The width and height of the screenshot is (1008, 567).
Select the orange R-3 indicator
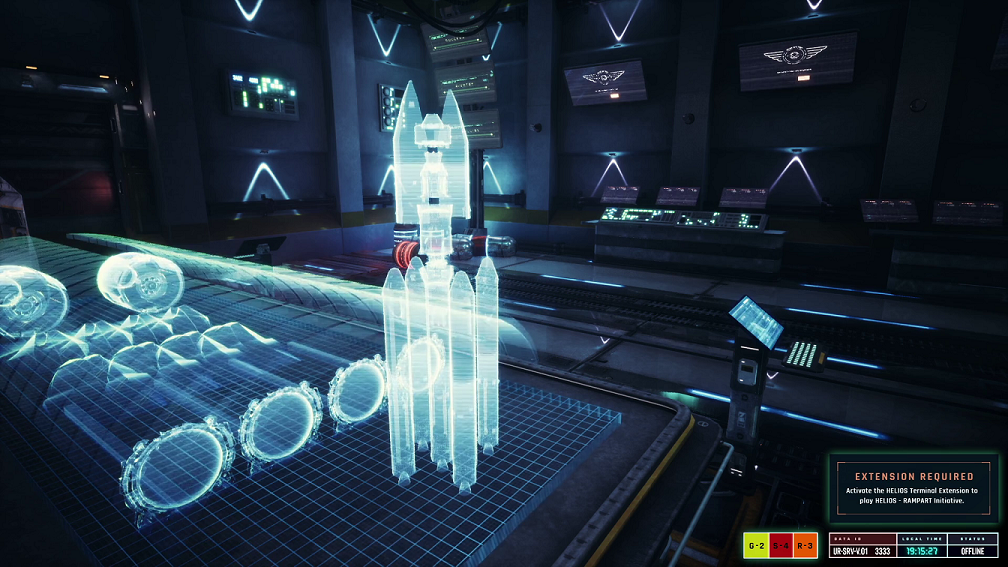tap(805, 546)
